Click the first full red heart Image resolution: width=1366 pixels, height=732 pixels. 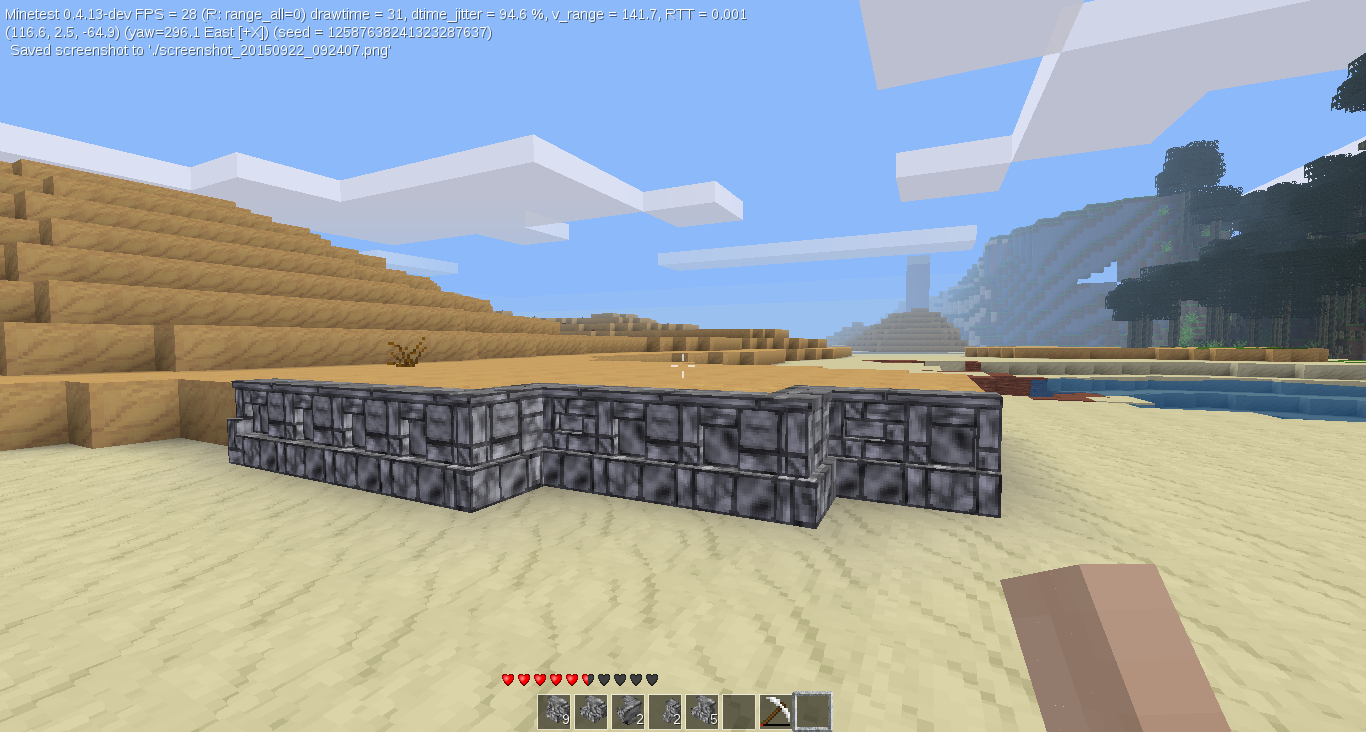tap(507, 679)
